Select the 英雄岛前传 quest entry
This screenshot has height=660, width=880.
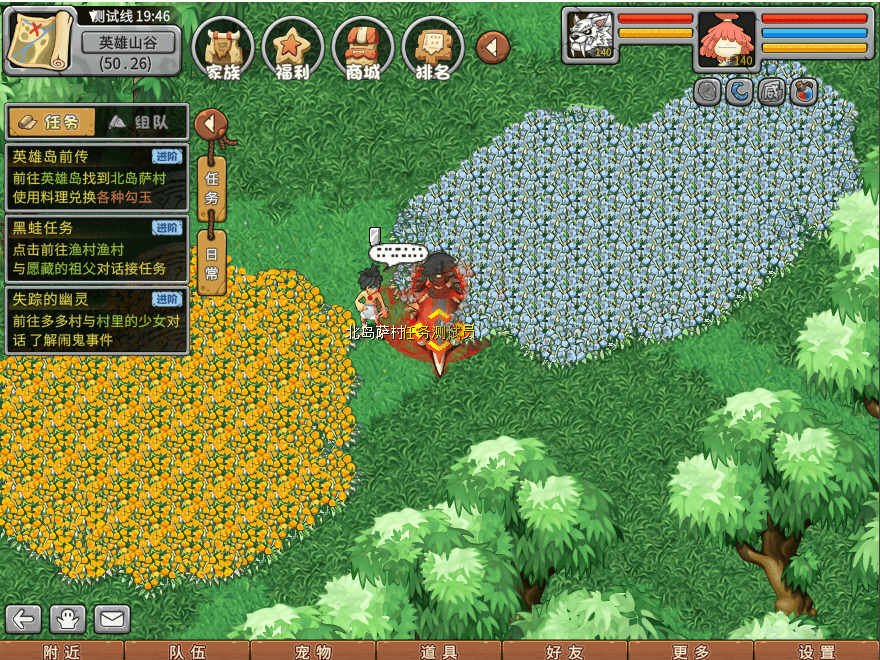pyautogui.click(x=96, y=177)
